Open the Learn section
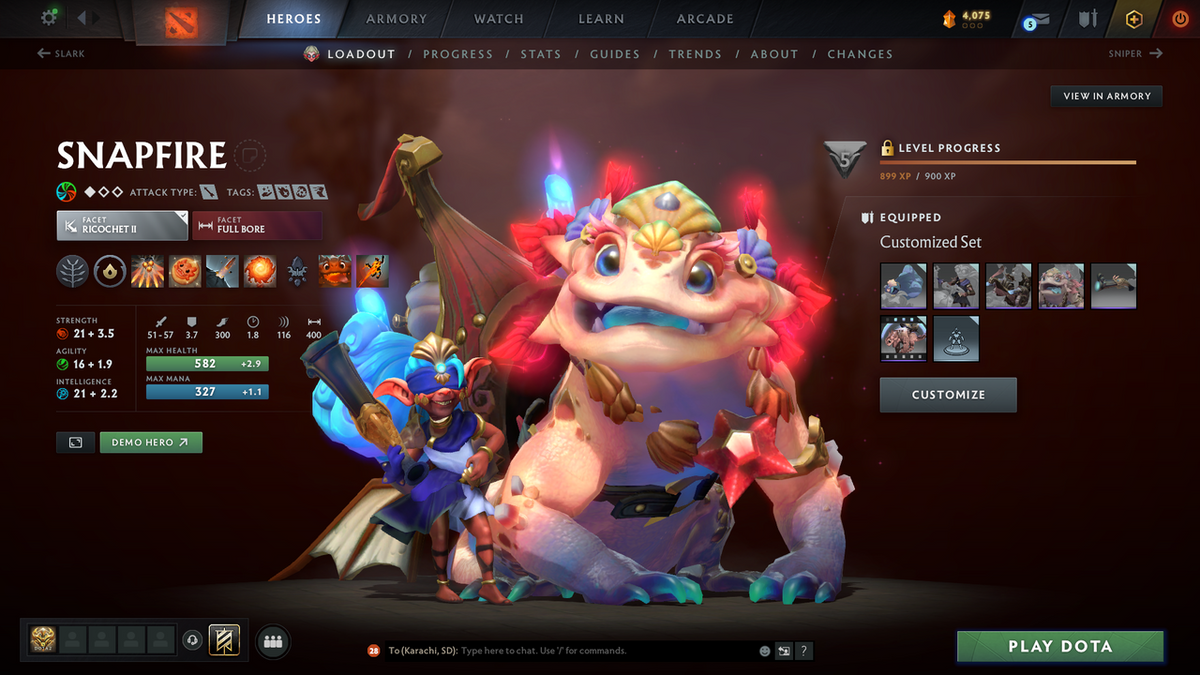Screen dimensions: 1200x675 [601, 19]
